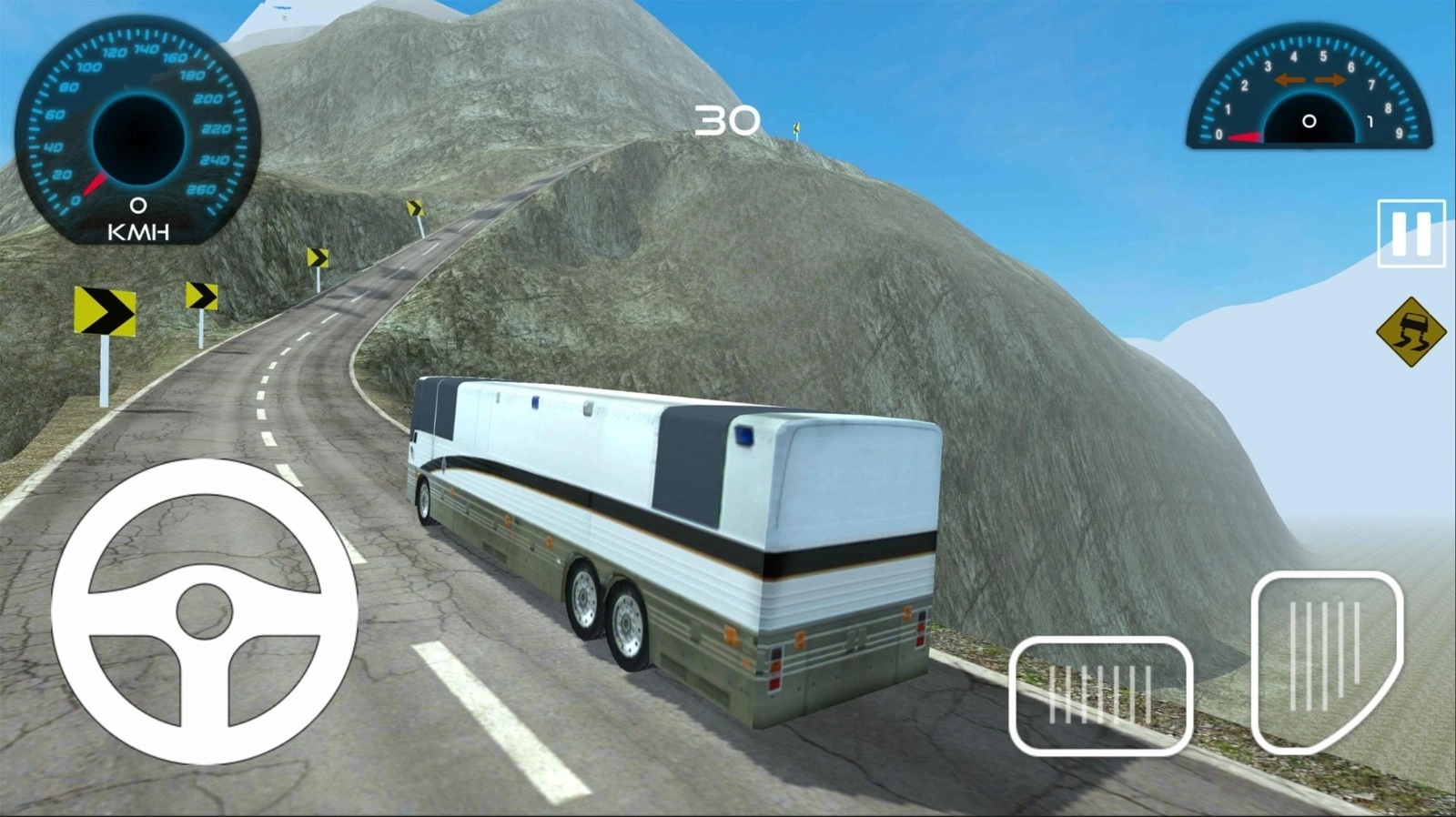
Task: Tap the left orange arrow on the tachometer
Action: pos(1291,80)
